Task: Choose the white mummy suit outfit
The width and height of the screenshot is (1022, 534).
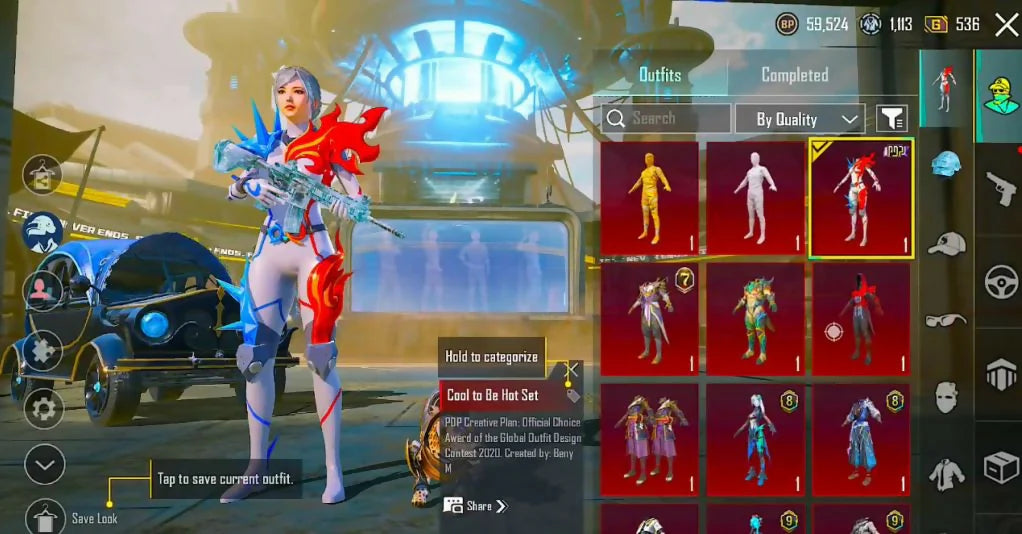Action: (x=755, y=197)
